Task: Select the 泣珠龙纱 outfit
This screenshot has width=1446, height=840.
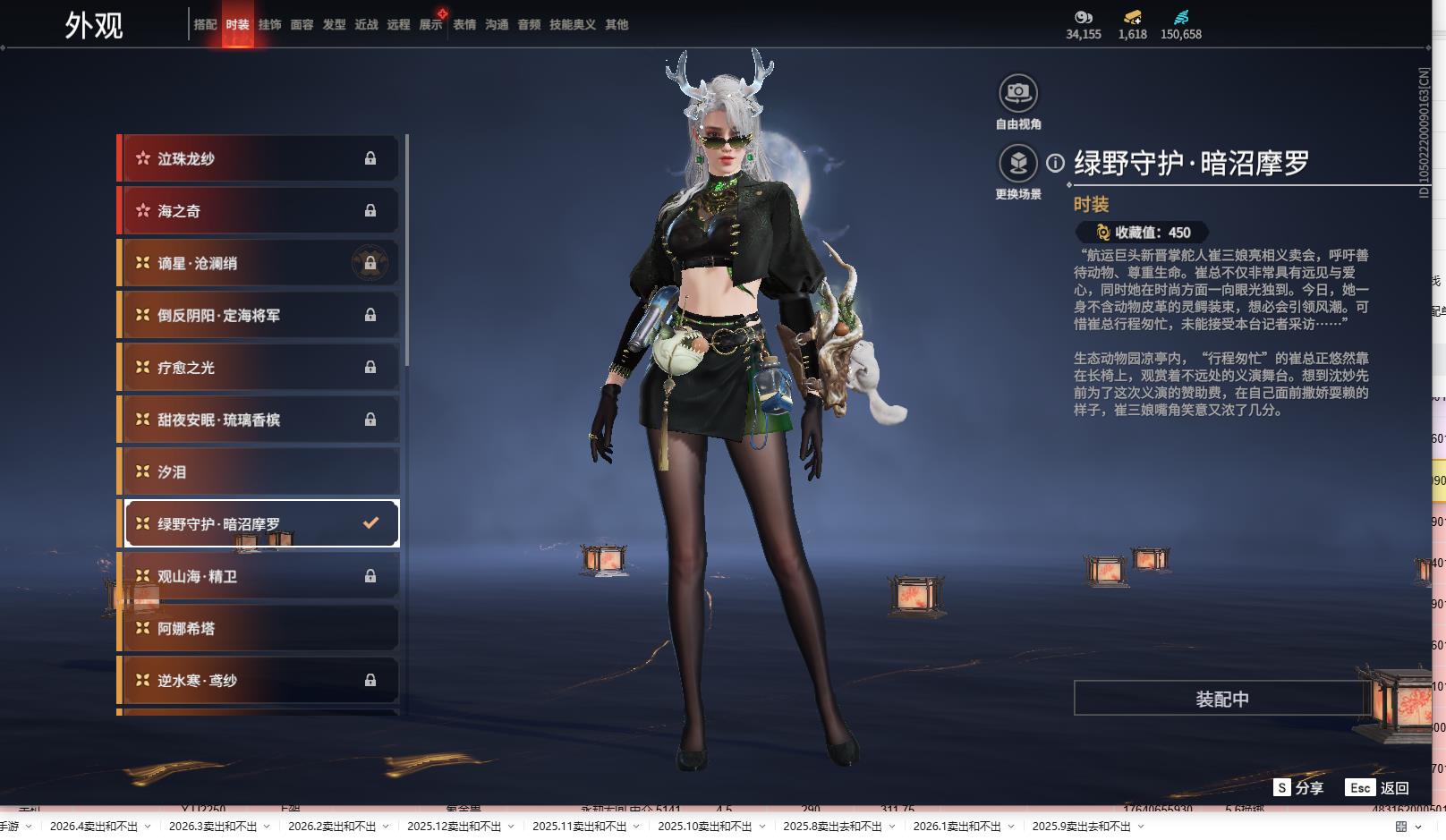Action: coord(259,158)
